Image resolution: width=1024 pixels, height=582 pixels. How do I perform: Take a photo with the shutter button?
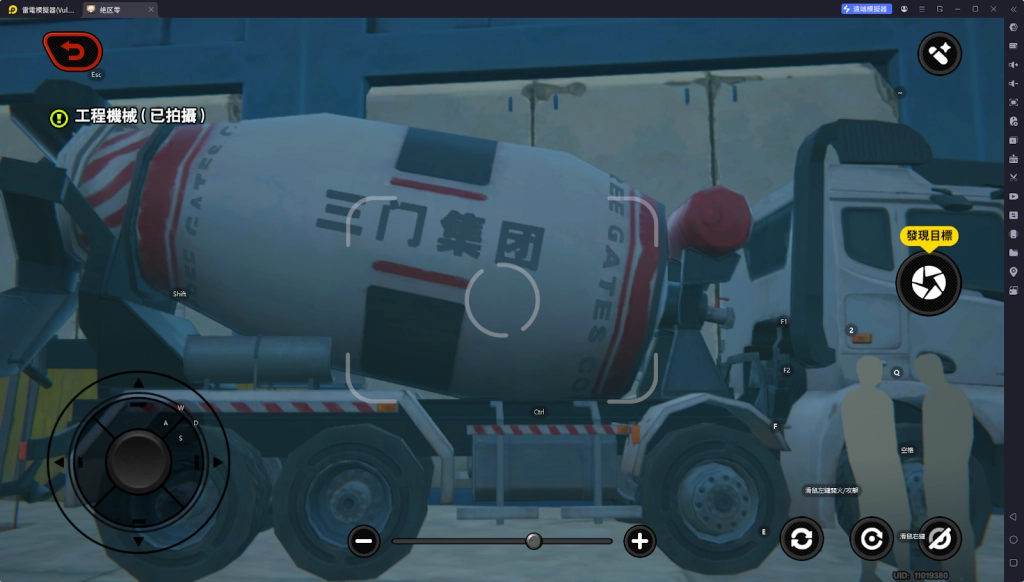click(928, 284)
